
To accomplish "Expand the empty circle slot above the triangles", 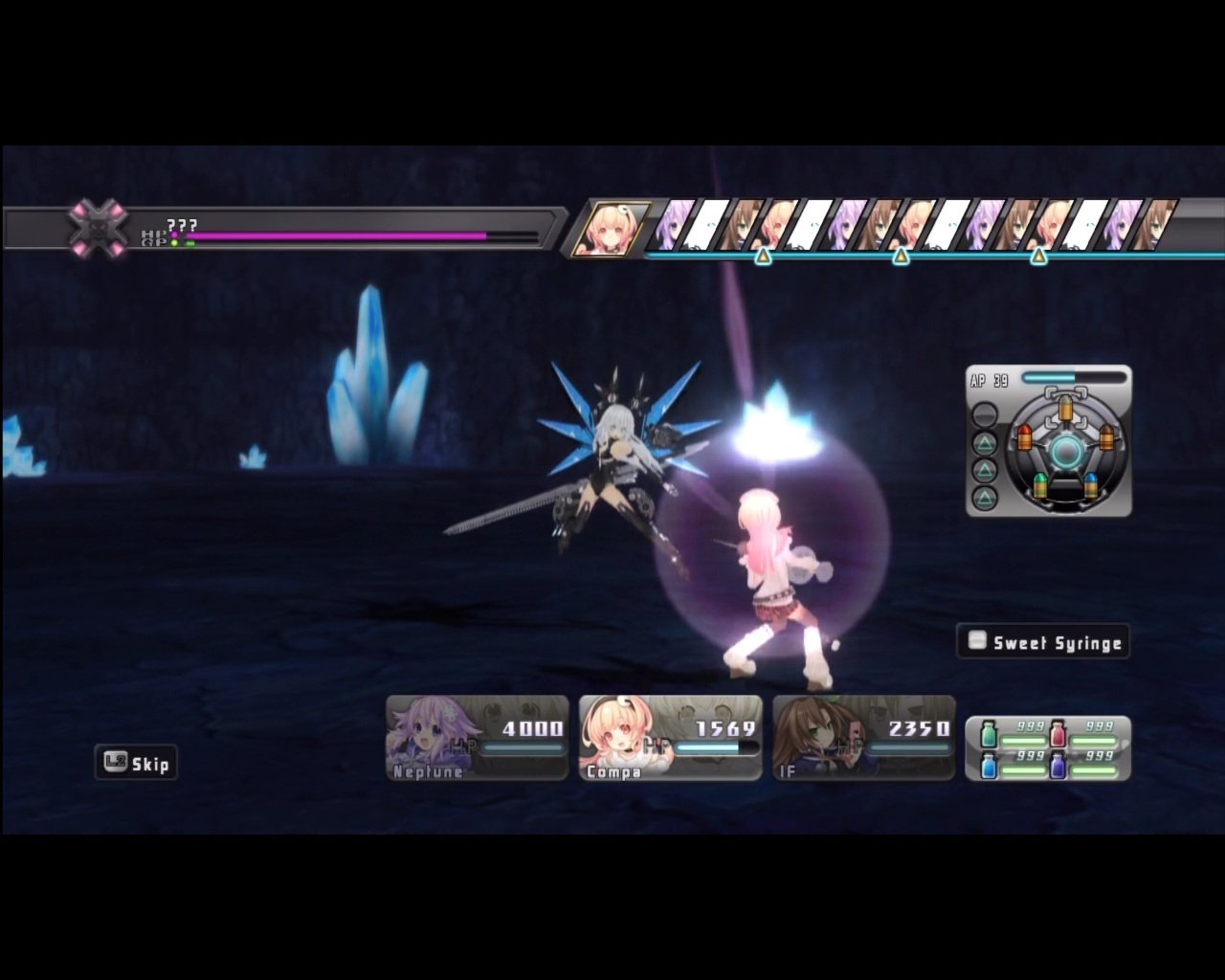I will pos(986,412).
